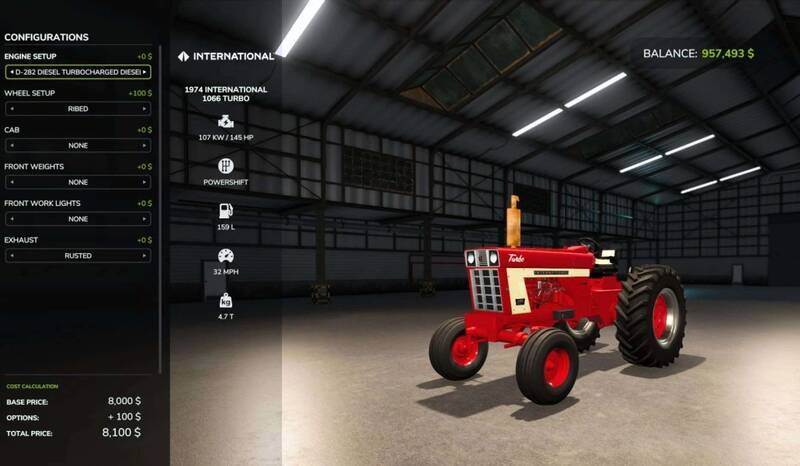Change front work lights to next option
Viewport: 800px width, 466px height.
point(146,219)
